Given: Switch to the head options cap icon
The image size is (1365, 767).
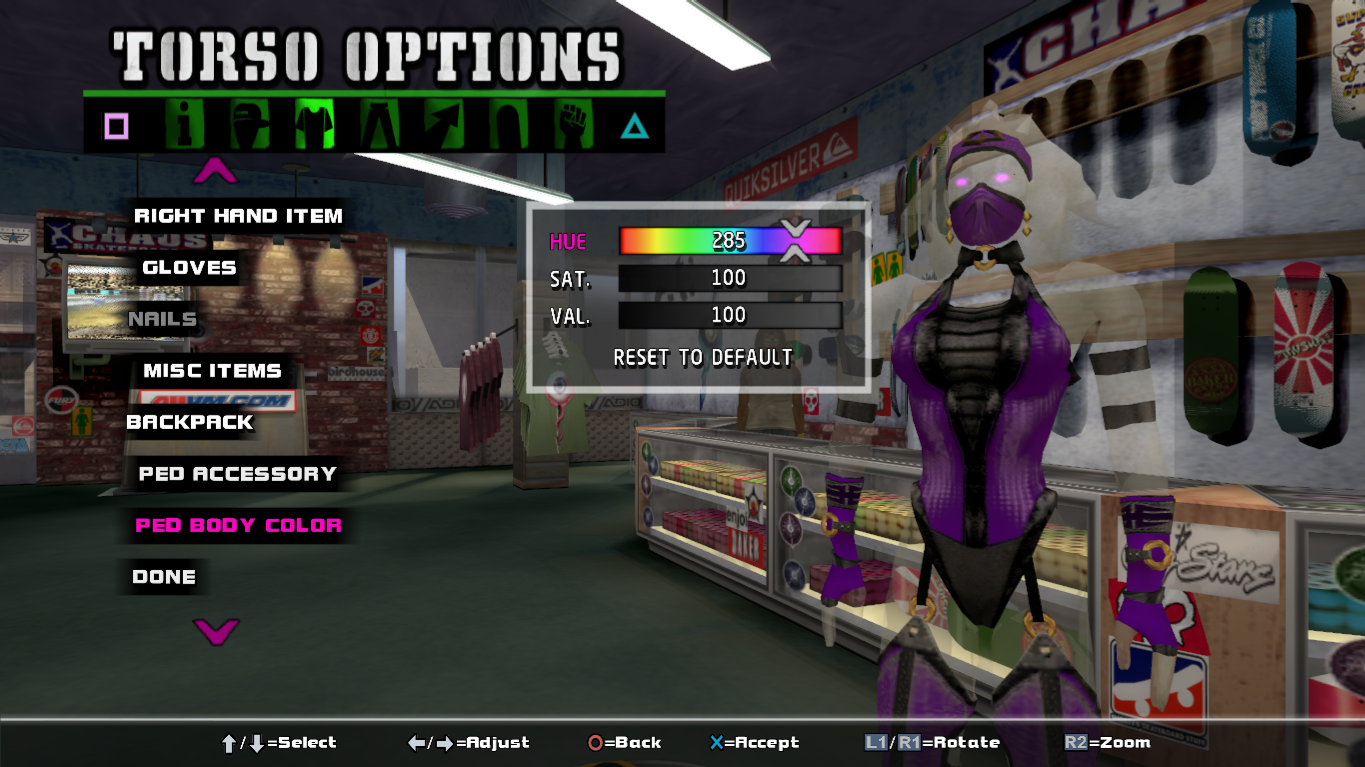Looking at the screenshot, I should point(249,125).
